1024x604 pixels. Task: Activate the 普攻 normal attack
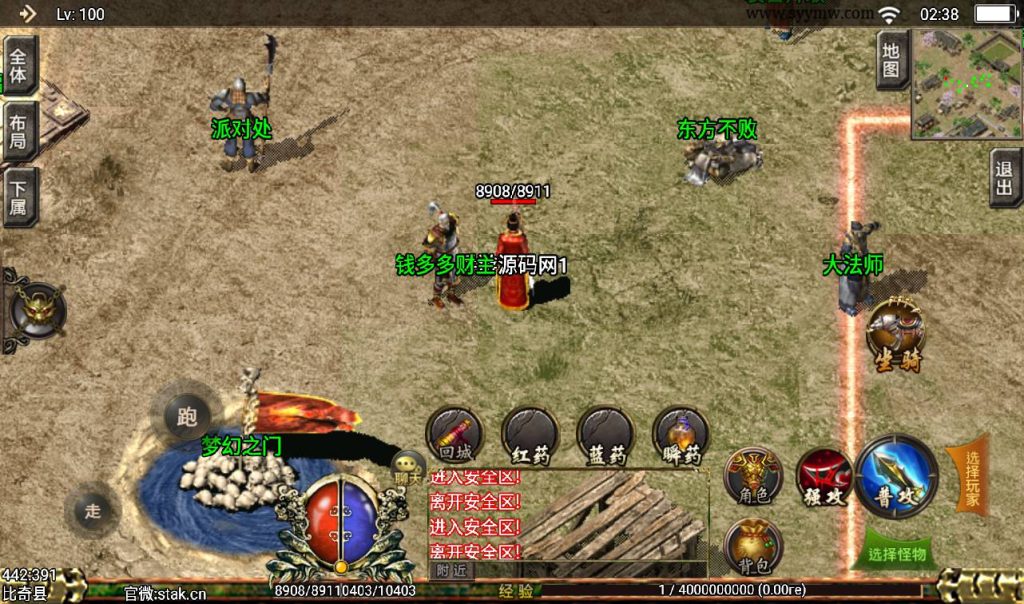pyautogui.click(x=897, y=476)
